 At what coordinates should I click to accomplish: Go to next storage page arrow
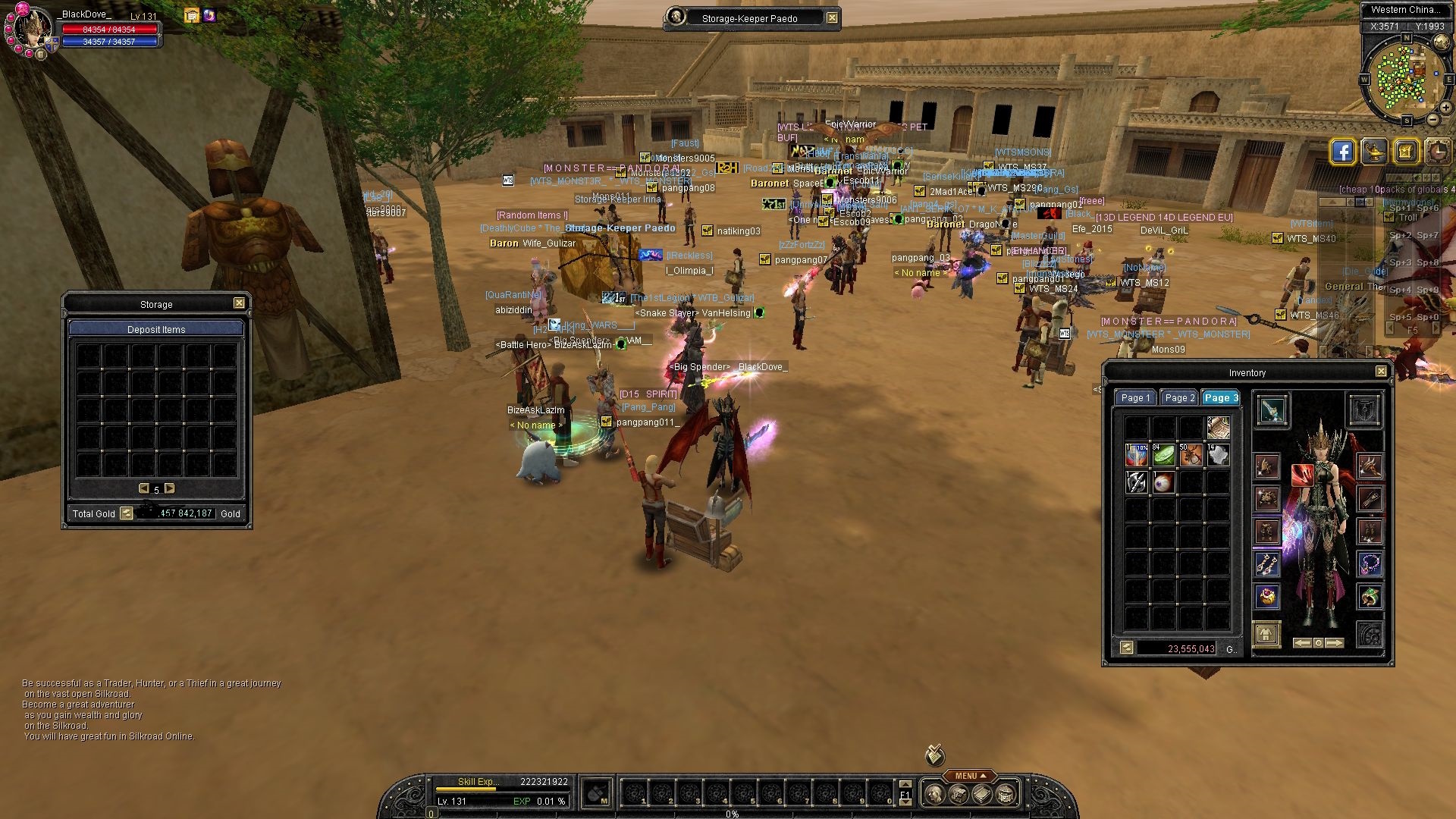(170, 488)
